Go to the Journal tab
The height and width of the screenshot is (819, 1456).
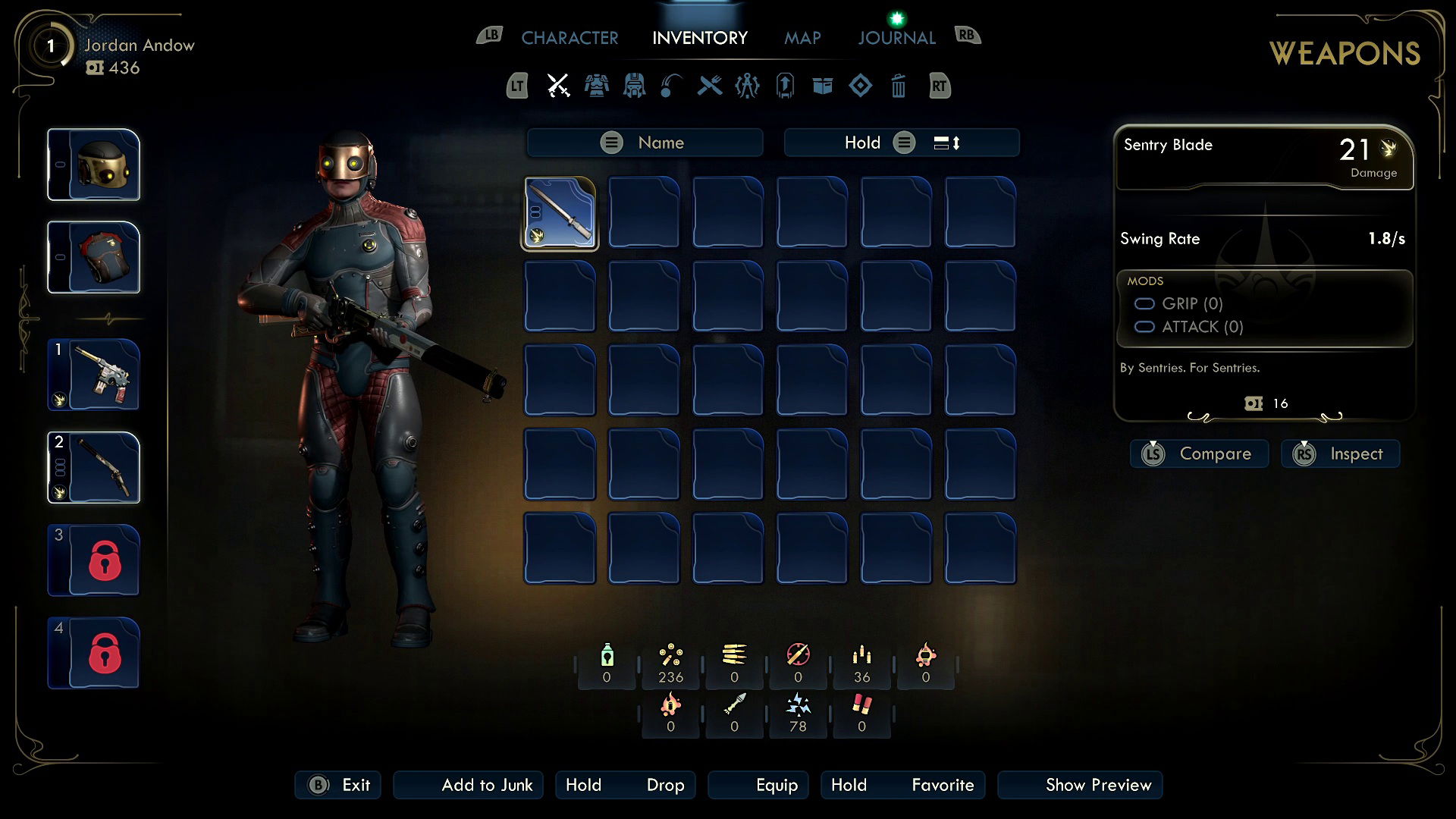pos(896,38)
